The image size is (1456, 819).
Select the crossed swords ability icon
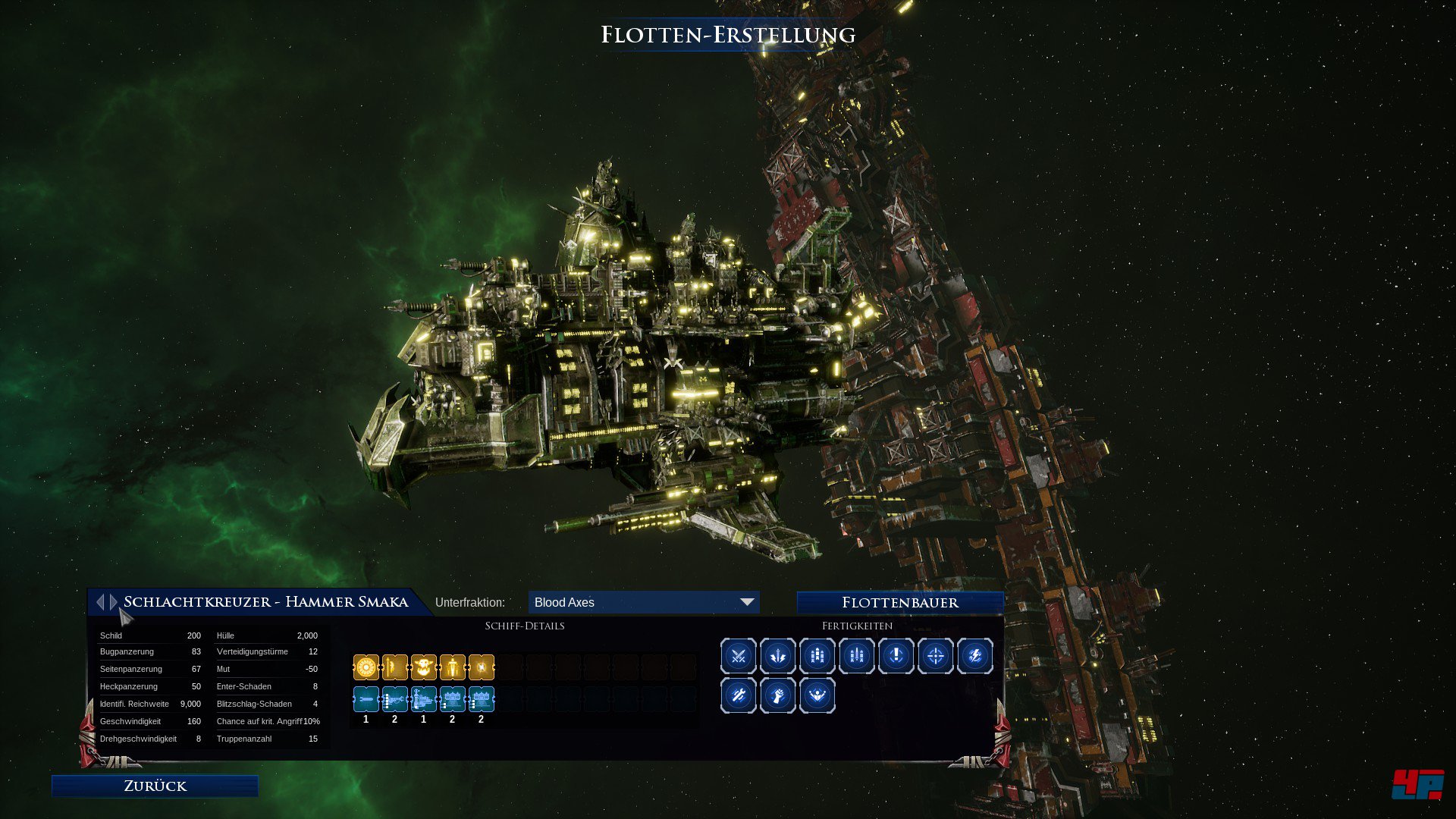[739, 656]
